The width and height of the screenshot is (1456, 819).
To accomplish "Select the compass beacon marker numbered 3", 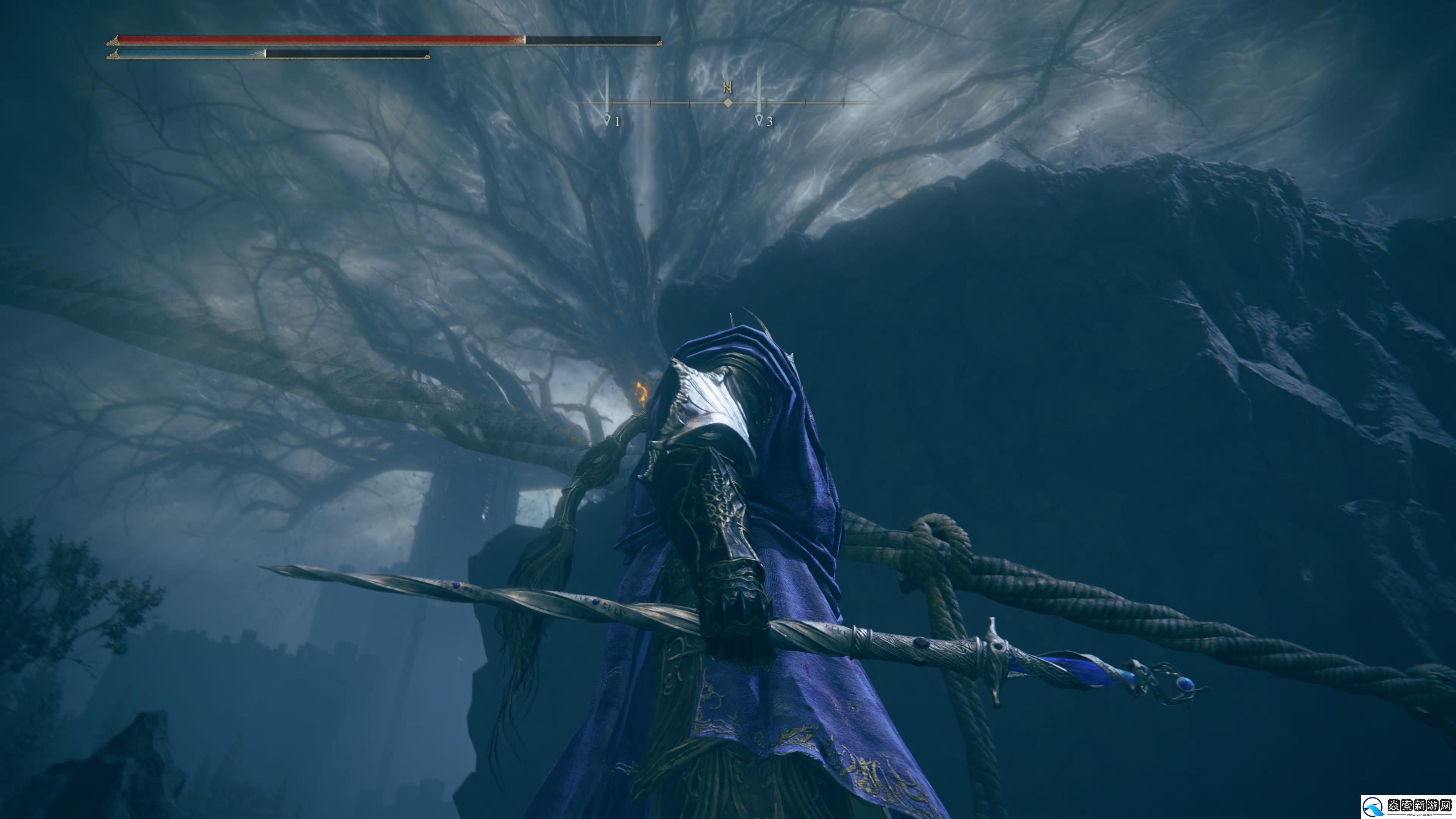I will pyautogui.click(x=759, y=120).
